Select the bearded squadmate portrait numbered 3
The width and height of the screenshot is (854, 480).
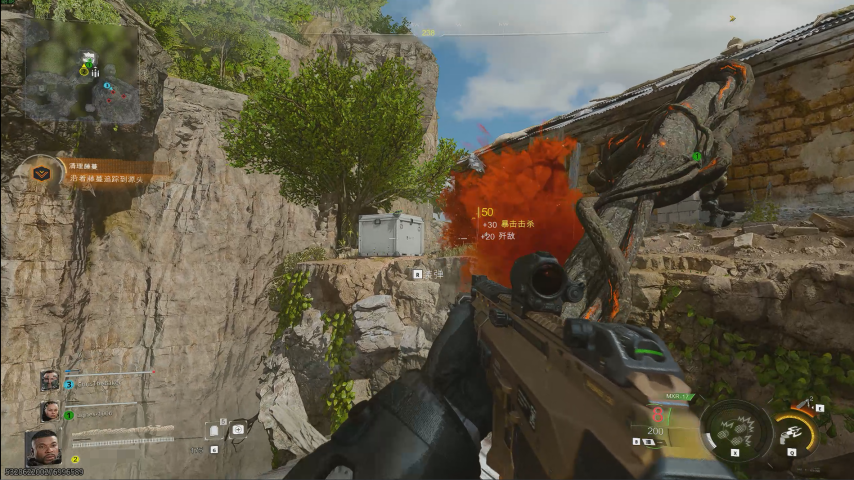click(49, 380)
